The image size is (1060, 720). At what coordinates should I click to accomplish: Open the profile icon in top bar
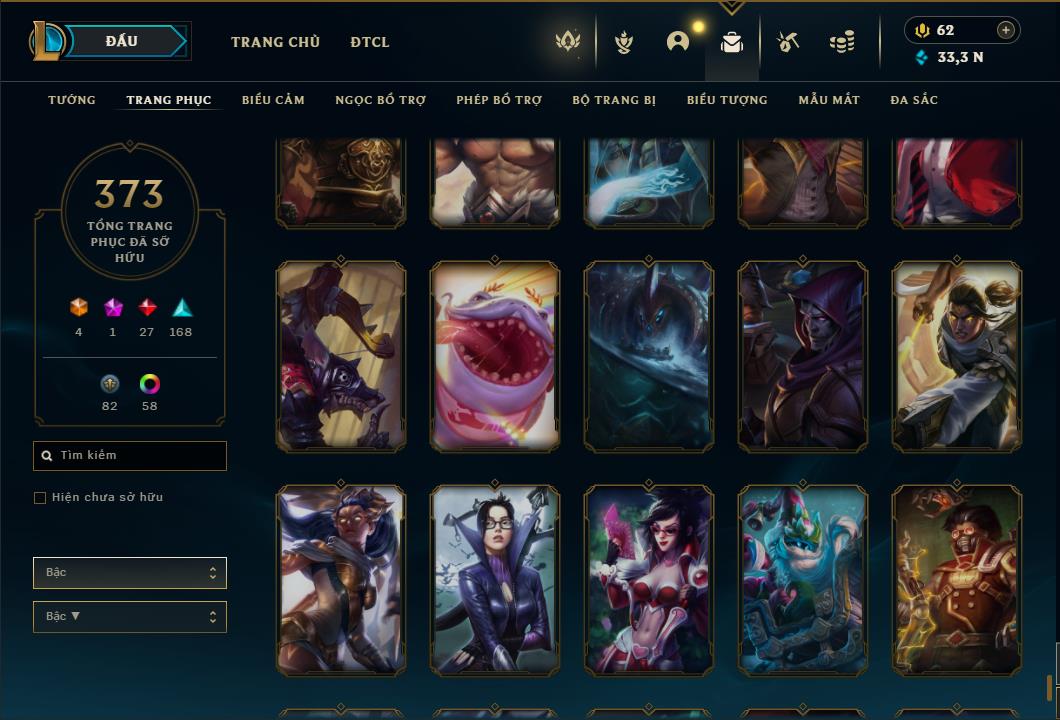click(x=678, y=42)
